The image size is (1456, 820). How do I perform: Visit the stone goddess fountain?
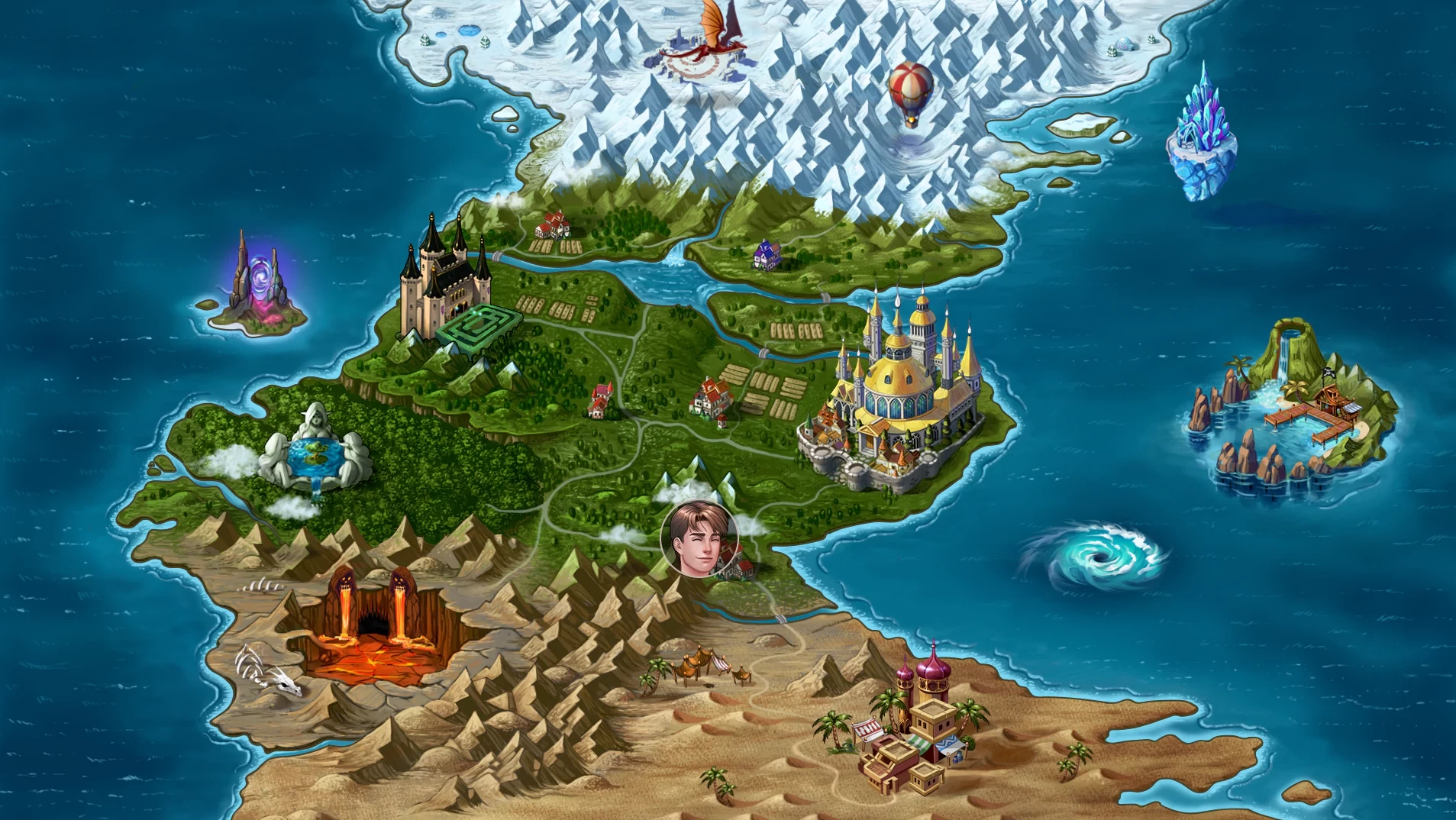316,451
